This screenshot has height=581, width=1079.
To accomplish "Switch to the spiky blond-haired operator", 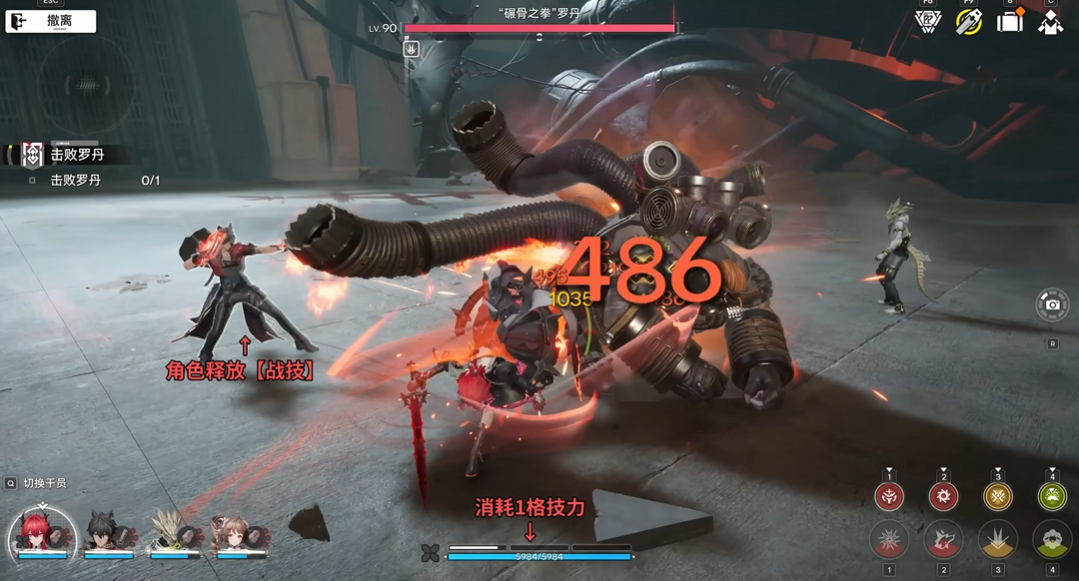I will pyautogui.click(x=173, y=532).
